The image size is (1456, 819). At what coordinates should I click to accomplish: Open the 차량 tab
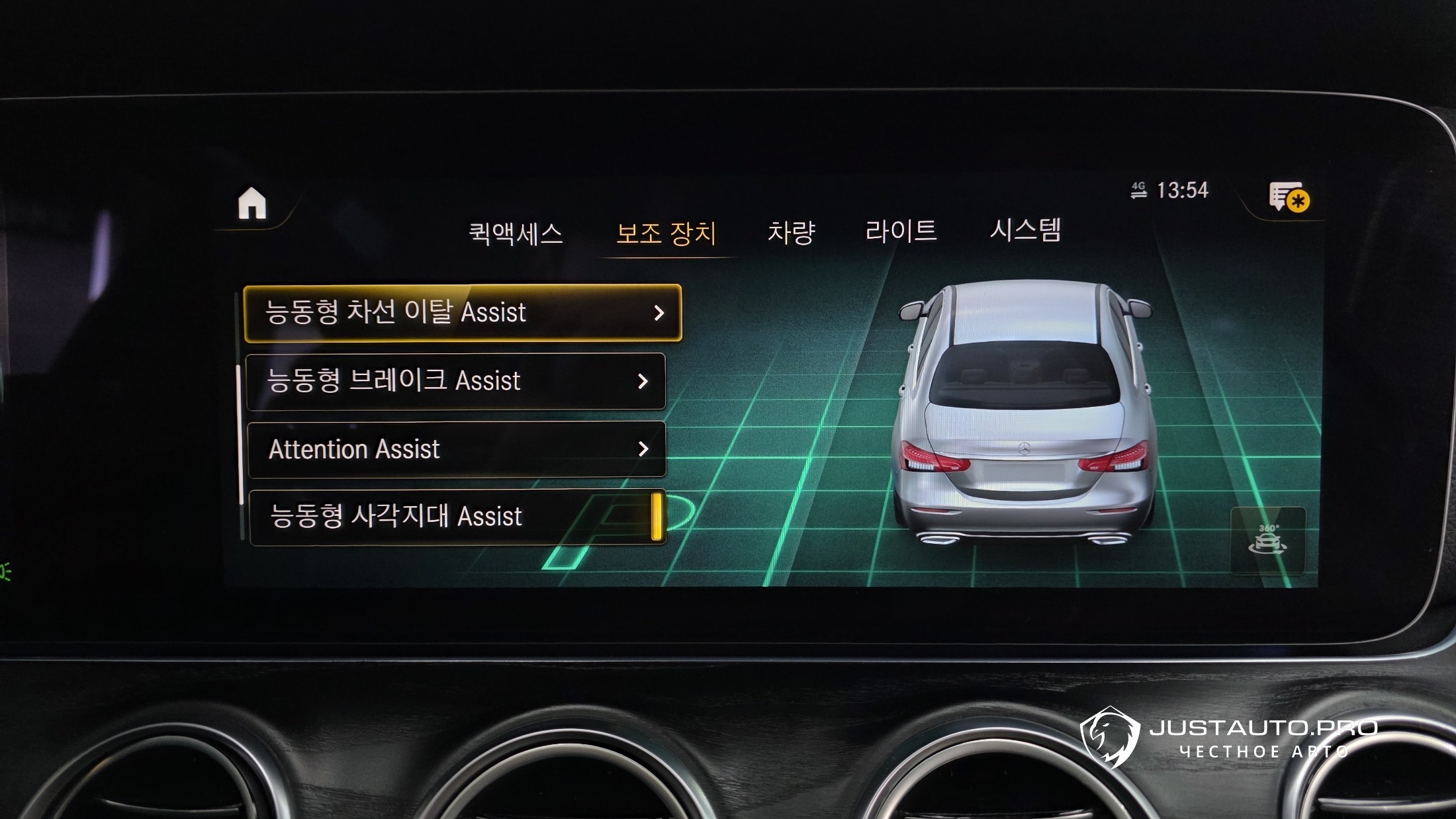791,232
